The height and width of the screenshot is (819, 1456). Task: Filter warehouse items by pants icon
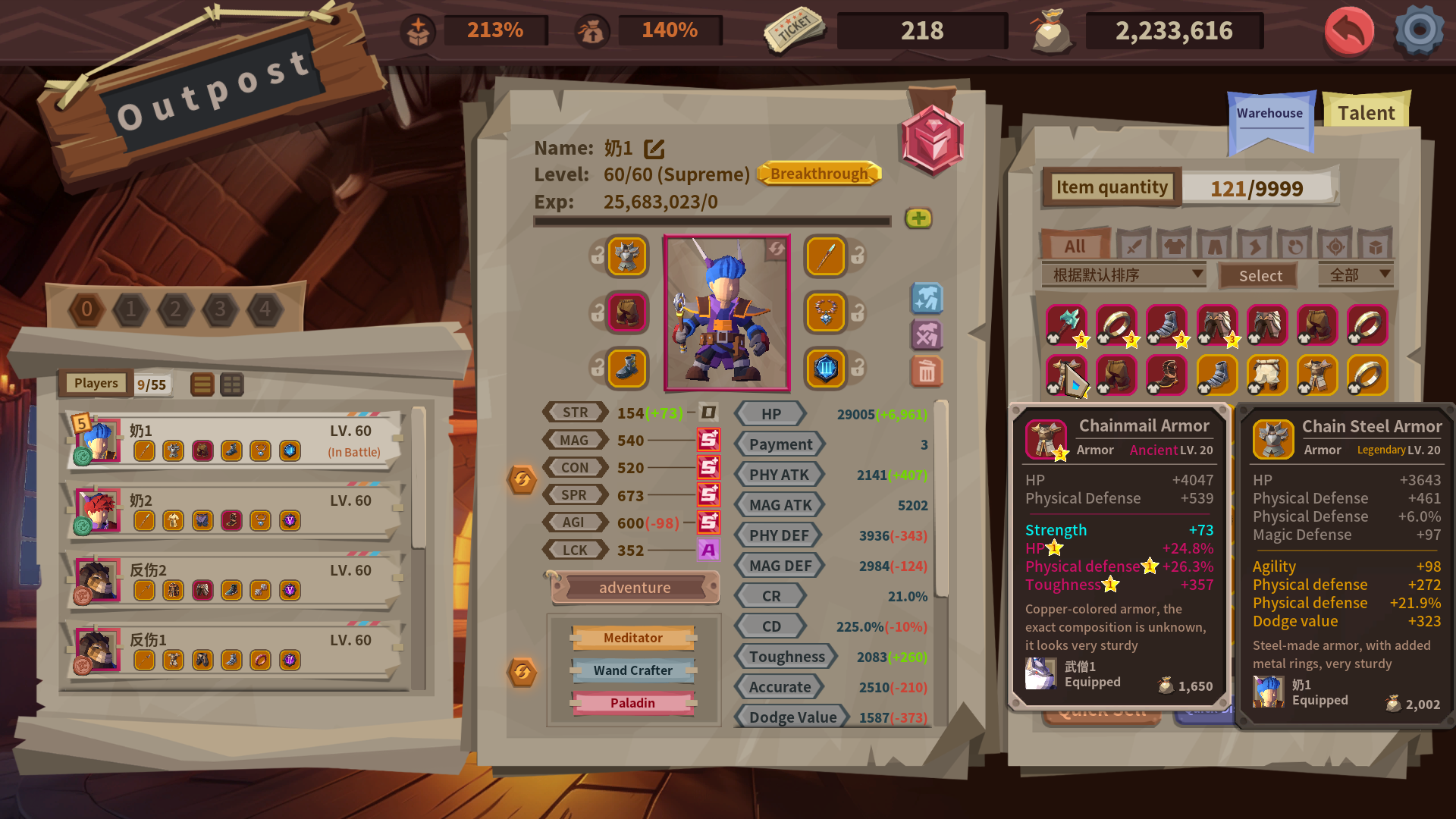click(1215, 245)
